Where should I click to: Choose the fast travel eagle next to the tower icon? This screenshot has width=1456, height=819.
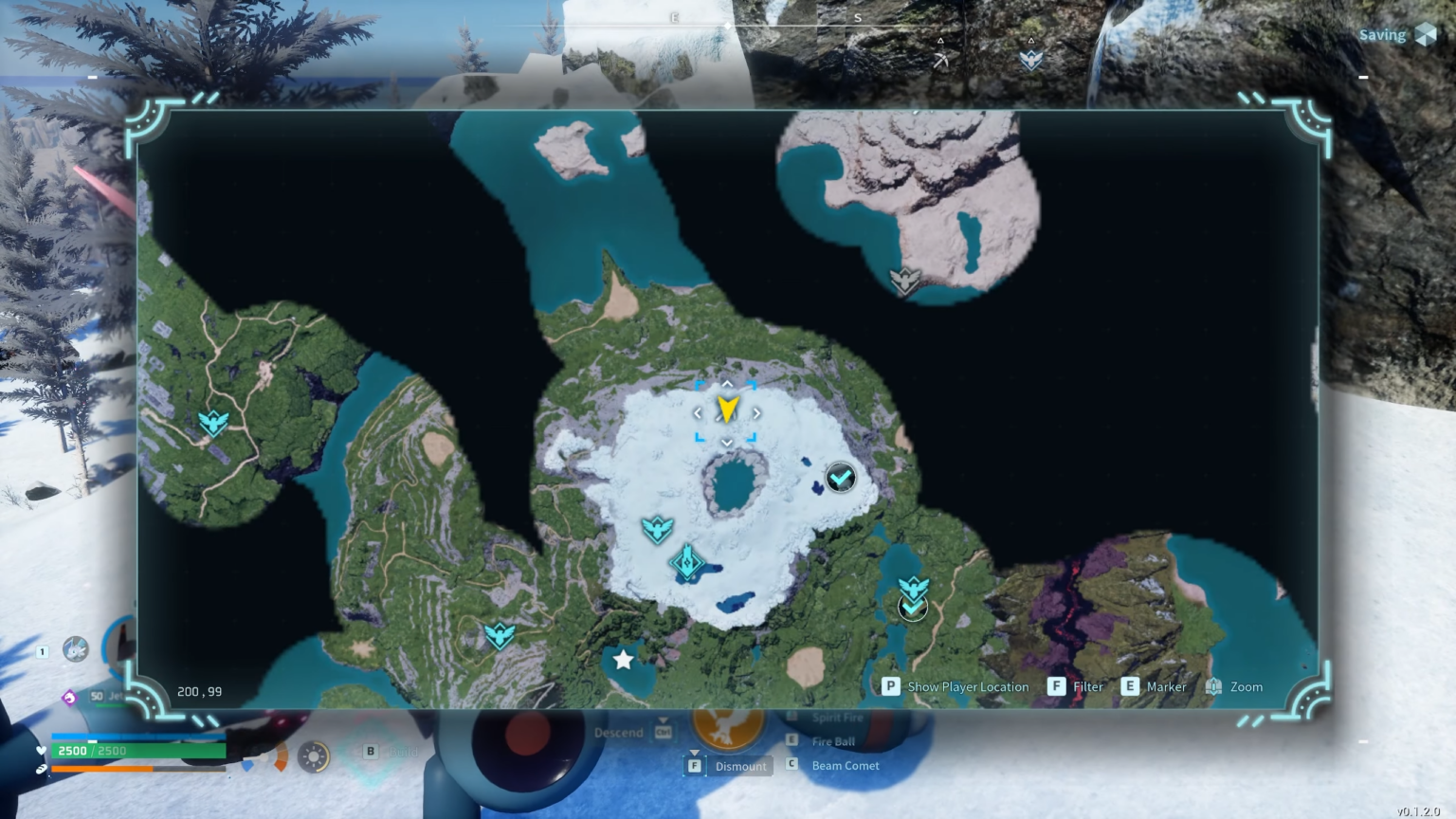coord(656,528)
